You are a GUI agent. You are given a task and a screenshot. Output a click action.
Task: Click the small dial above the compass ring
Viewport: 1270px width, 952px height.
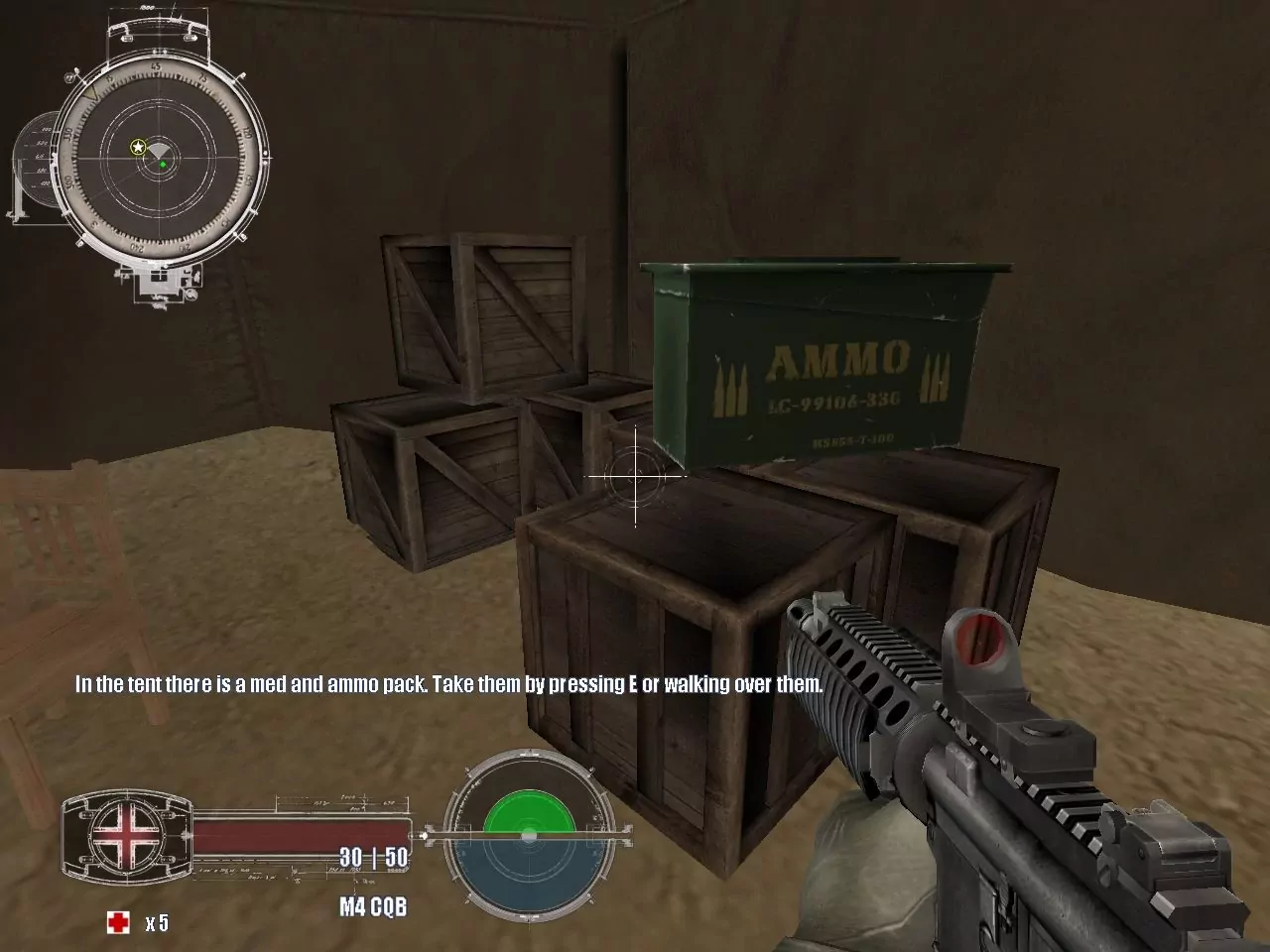point(159,25)
